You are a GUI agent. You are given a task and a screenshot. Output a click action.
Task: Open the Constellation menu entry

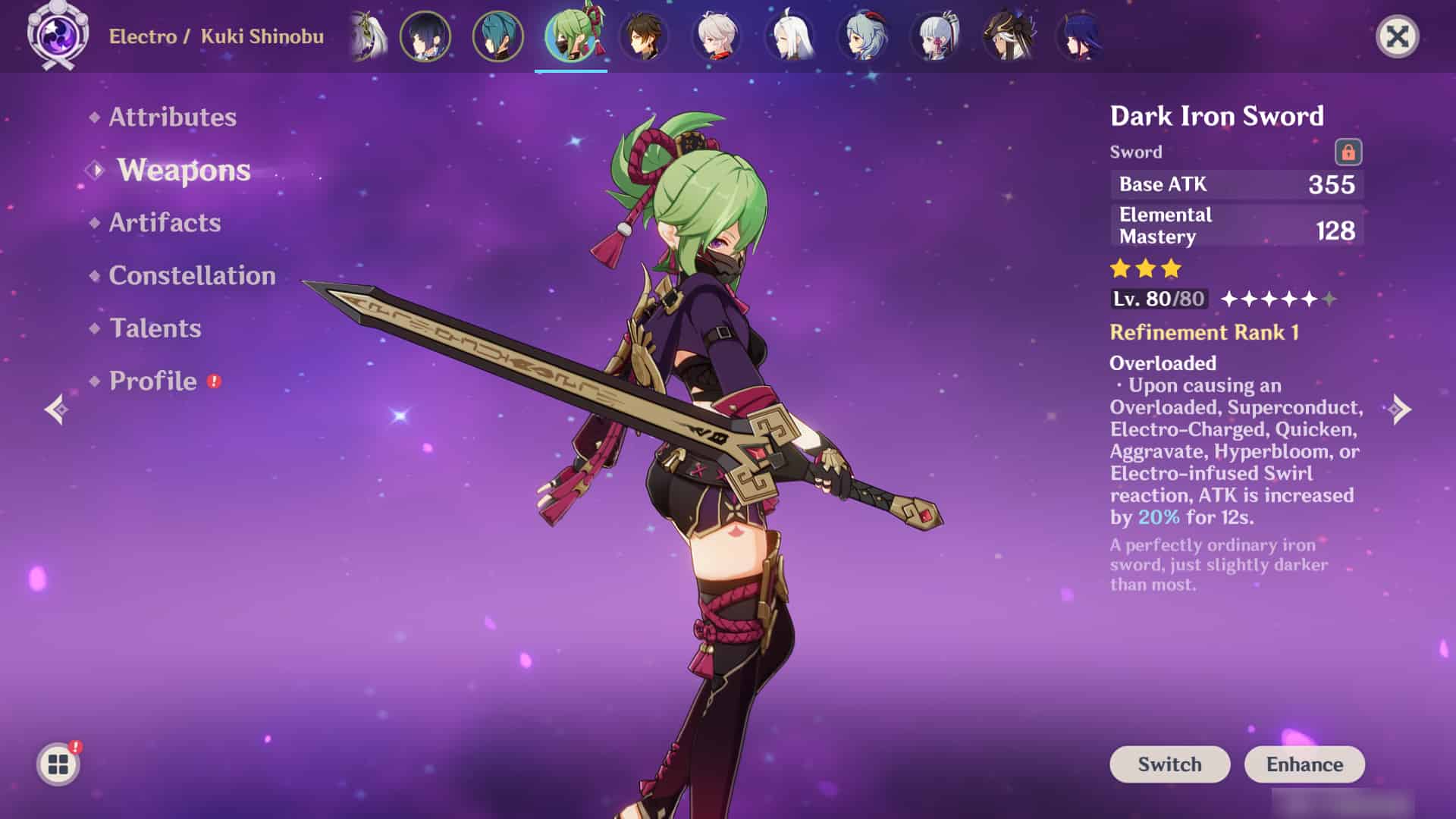click(x=192, y=275)
